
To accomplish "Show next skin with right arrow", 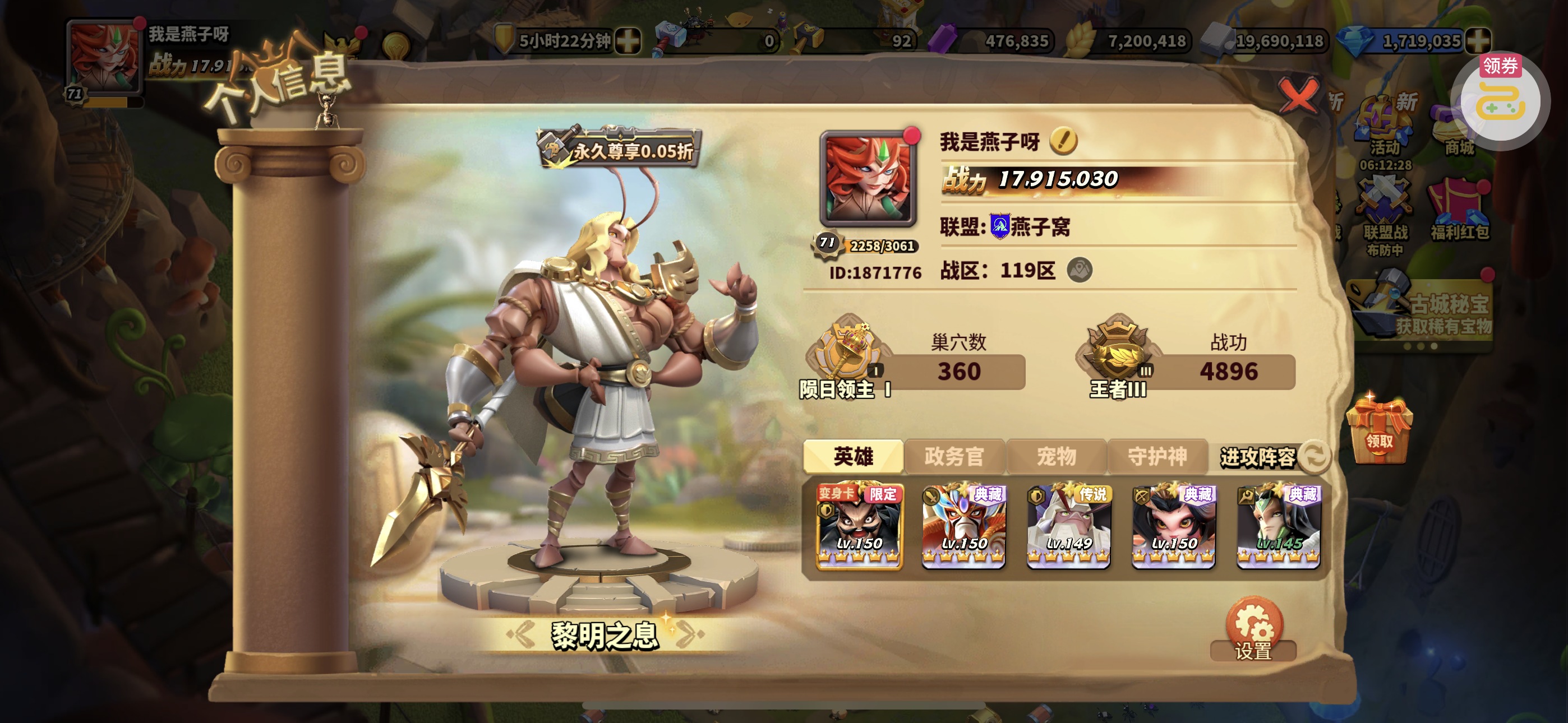I will pos(690,633).
